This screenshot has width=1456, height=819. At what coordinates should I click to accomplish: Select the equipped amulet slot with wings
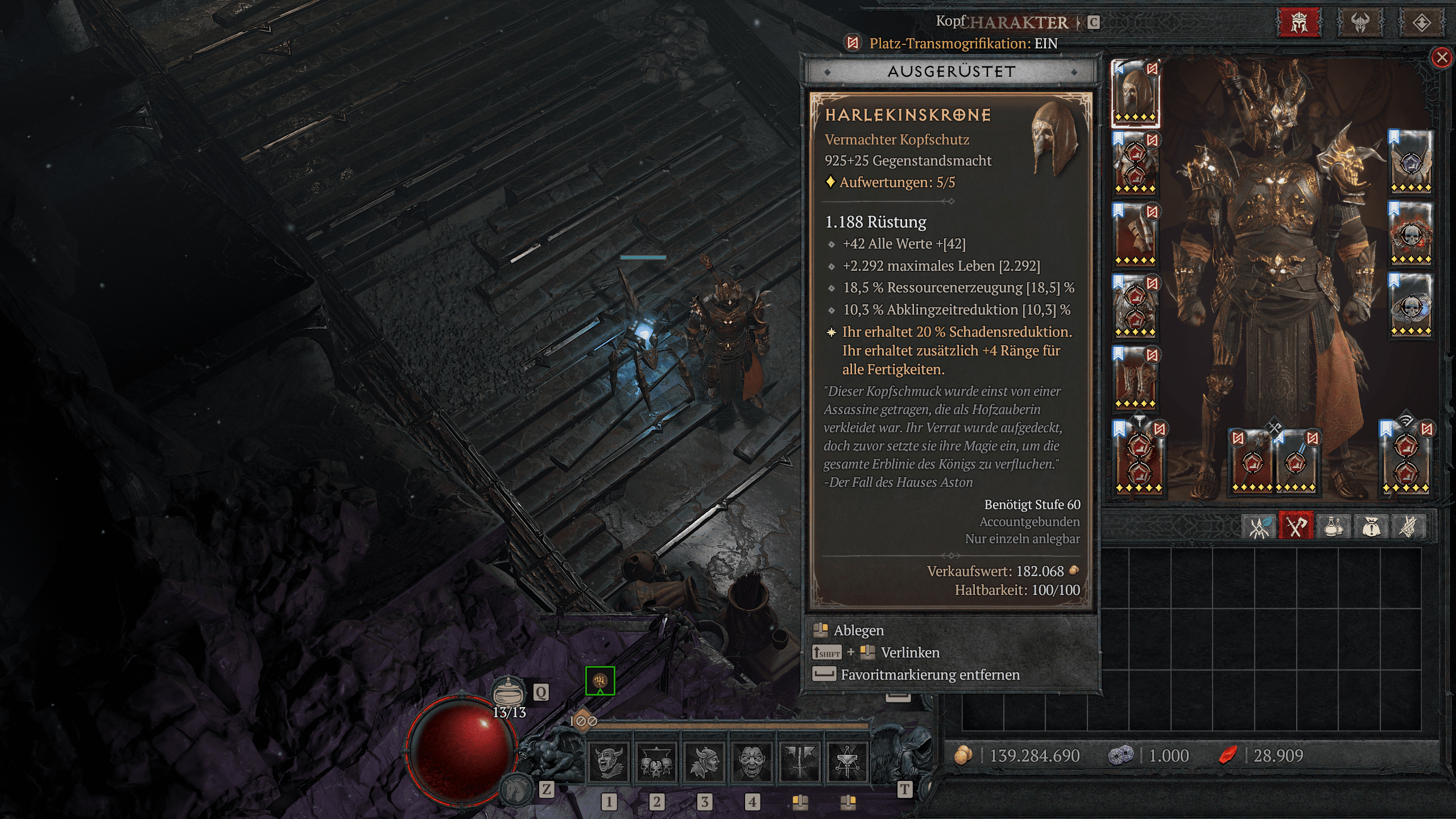[x=1411, y=162]
